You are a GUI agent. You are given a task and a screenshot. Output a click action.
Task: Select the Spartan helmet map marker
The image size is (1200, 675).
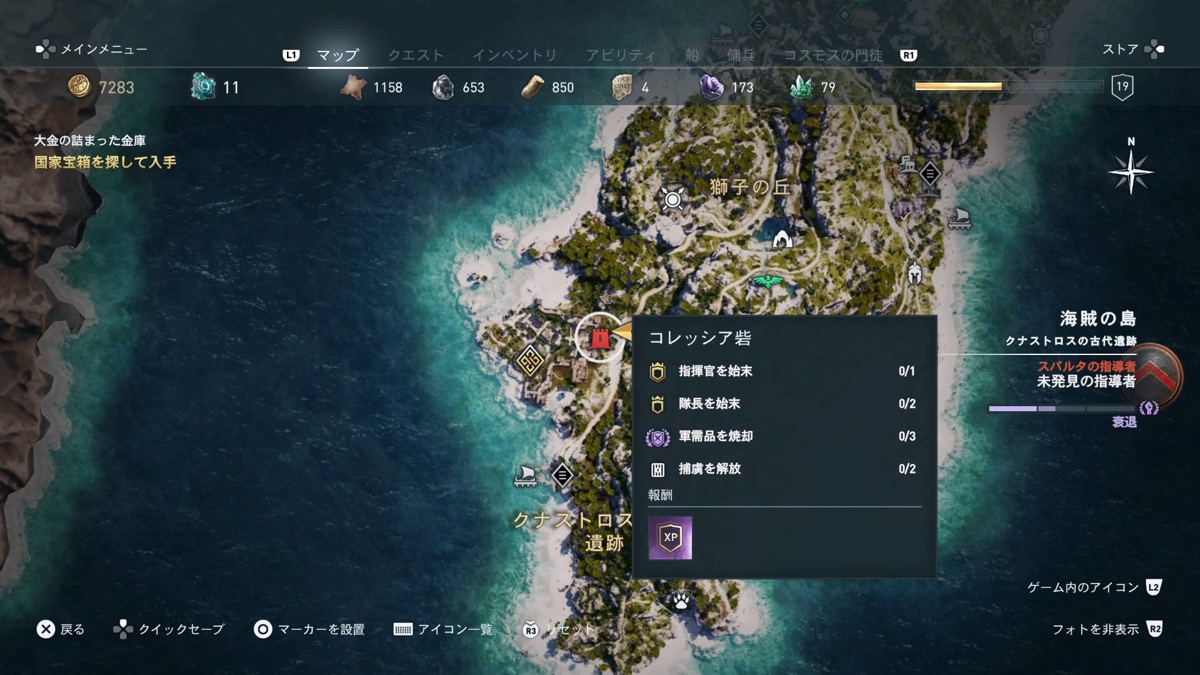click(x=914, y=272)
